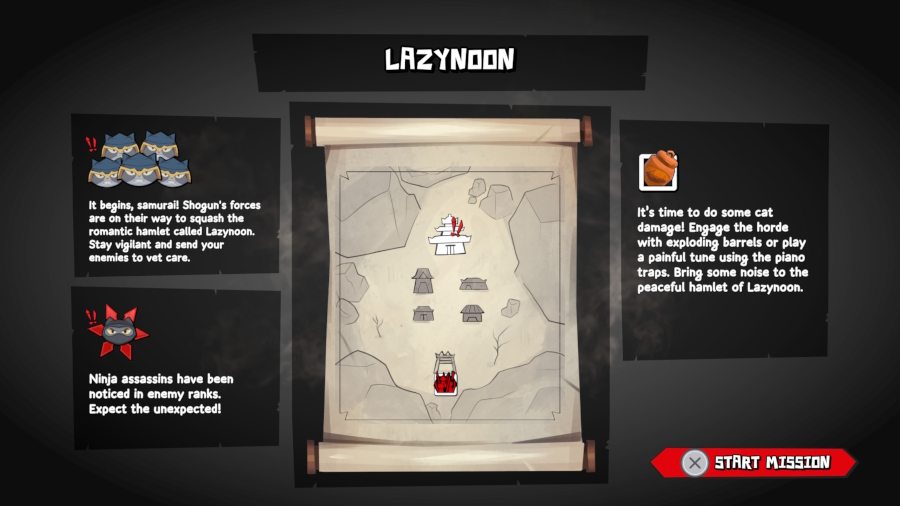Viewport: 900px width, 506px height.
Task: Start the Lazynoon mission
Action: coord(757,462)
